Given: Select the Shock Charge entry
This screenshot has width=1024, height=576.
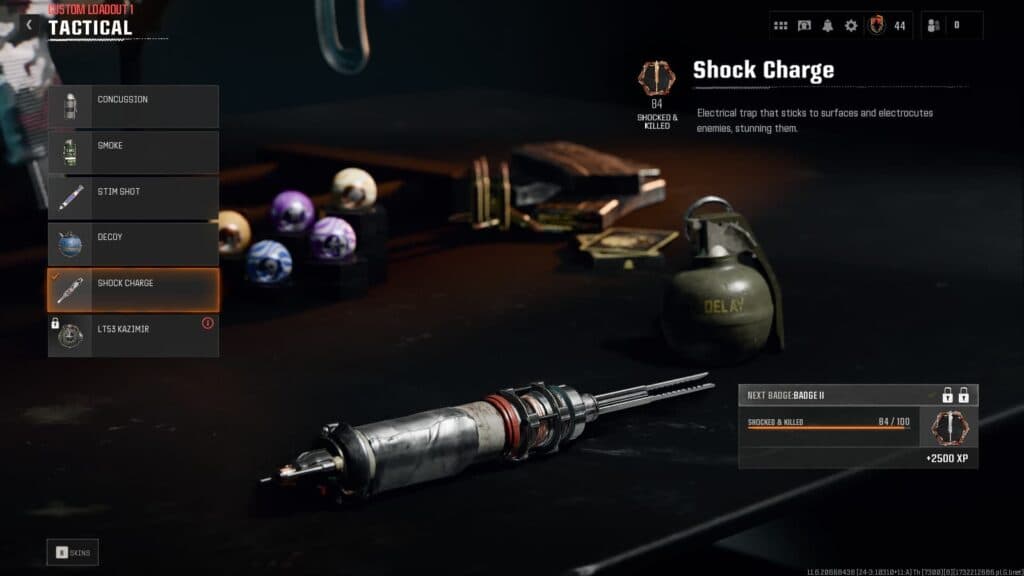Looking at the screenshot, I should coord(133,290).
